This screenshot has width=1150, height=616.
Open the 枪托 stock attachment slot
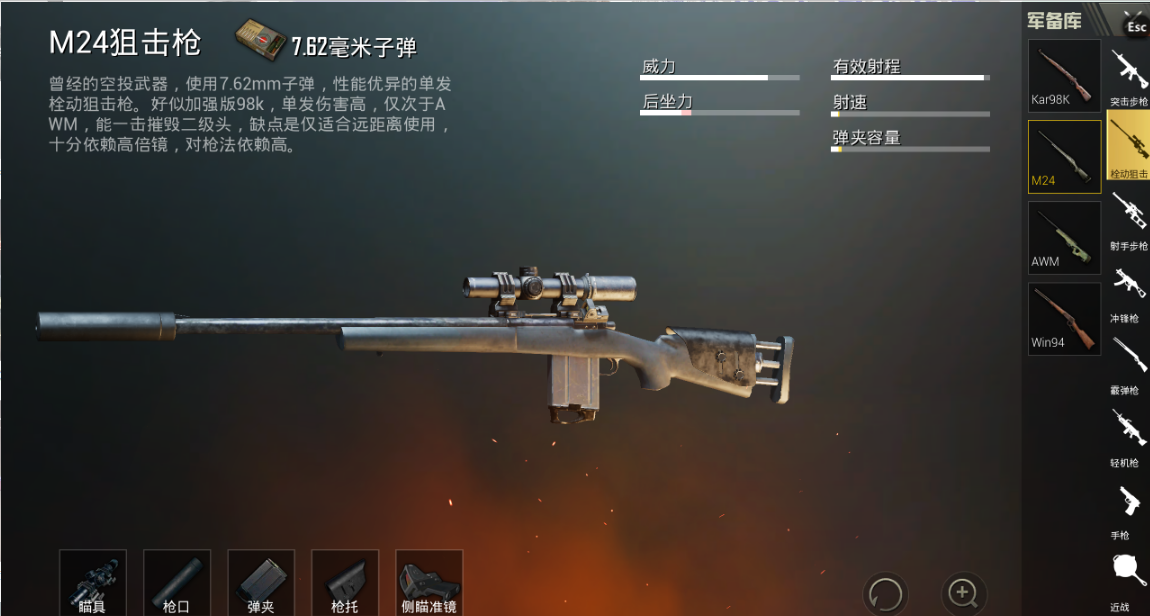tap(345, 582)
